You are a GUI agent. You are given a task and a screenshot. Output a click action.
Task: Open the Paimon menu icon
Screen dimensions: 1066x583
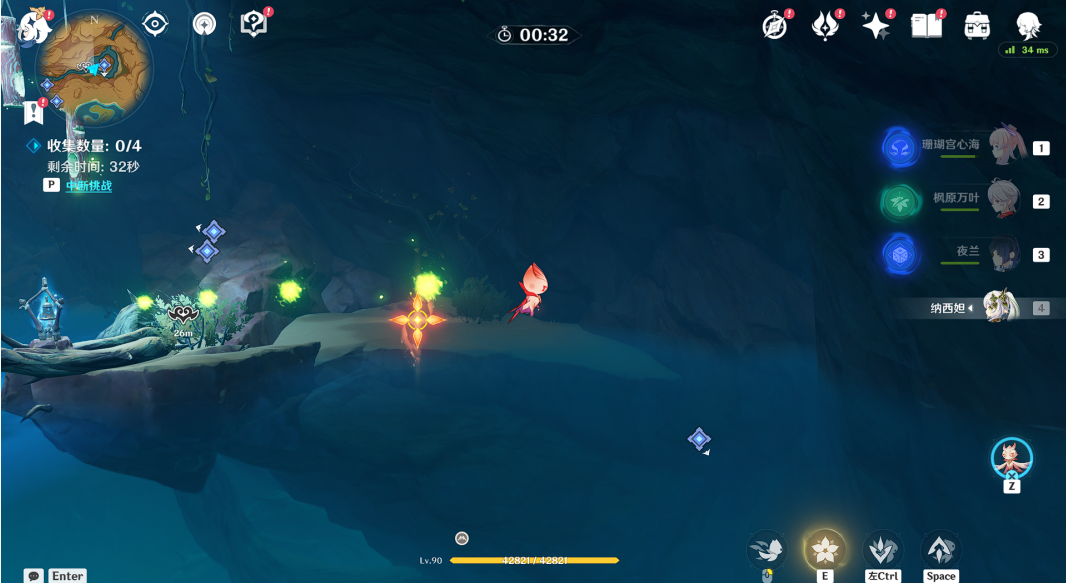33,25
